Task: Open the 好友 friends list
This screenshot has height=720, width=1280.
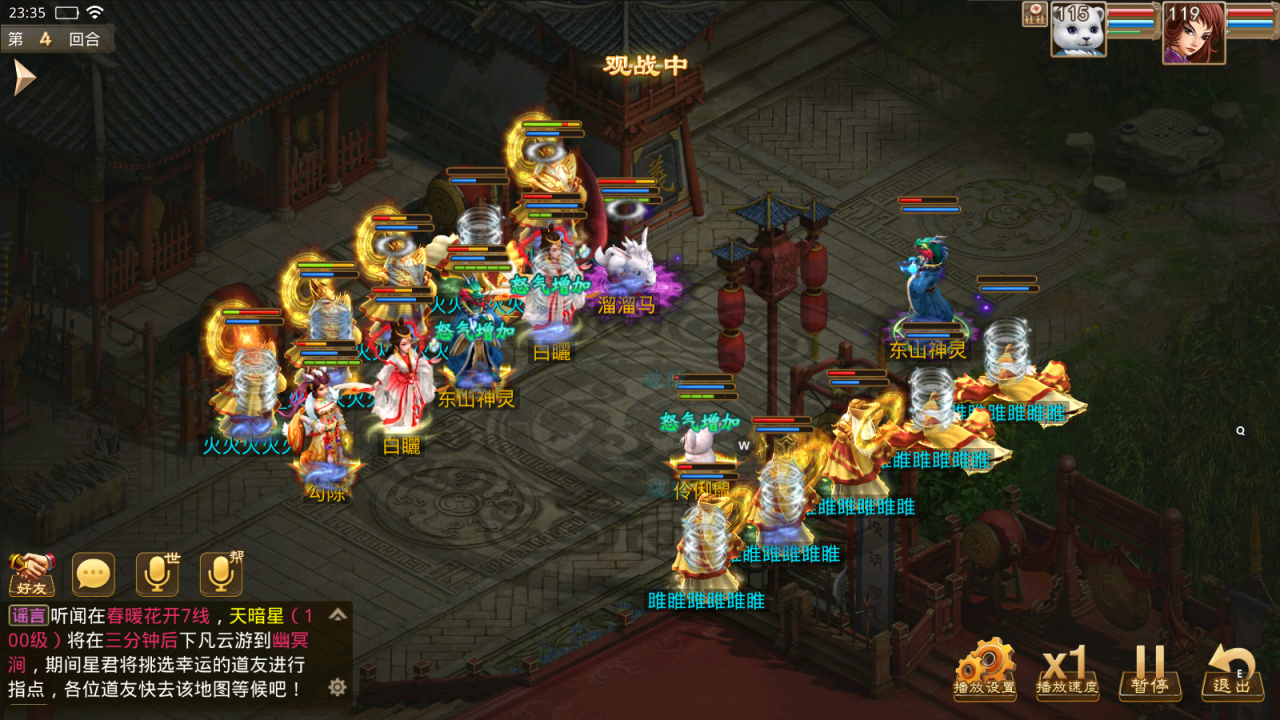Action: tap(31, 575)
